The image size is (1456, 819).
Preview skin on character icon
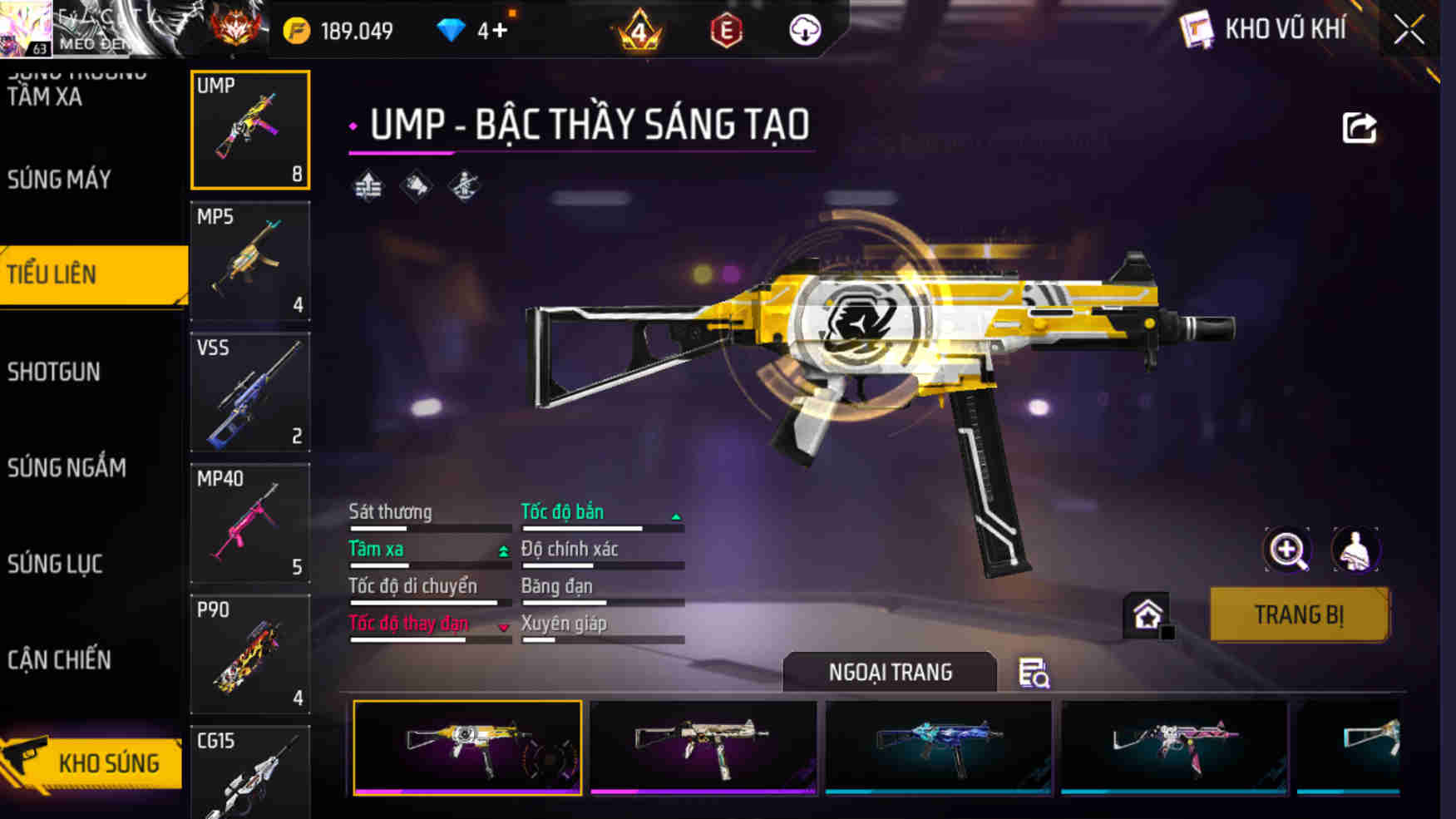1355,550
